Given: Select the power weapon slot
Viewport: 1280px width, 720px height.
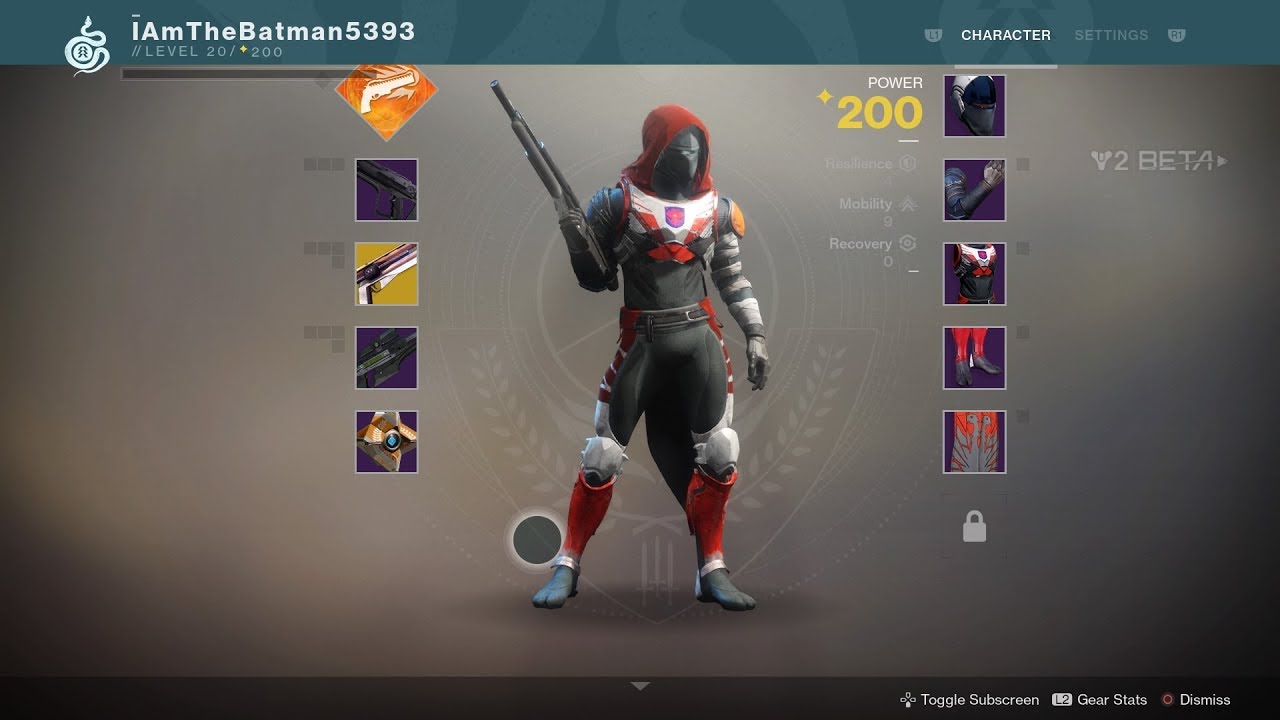Looking at the screenshot, I should [386, 358].
